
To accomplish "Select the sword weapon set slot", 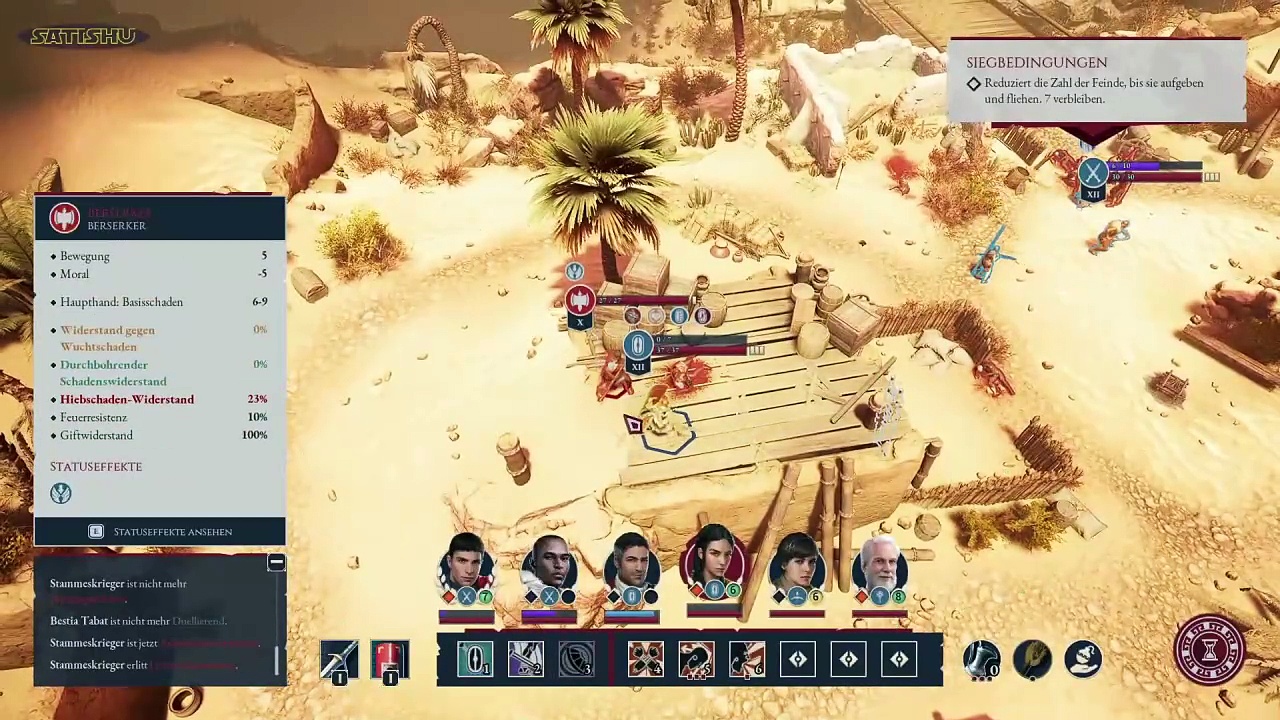I will [x=339, y=659].
